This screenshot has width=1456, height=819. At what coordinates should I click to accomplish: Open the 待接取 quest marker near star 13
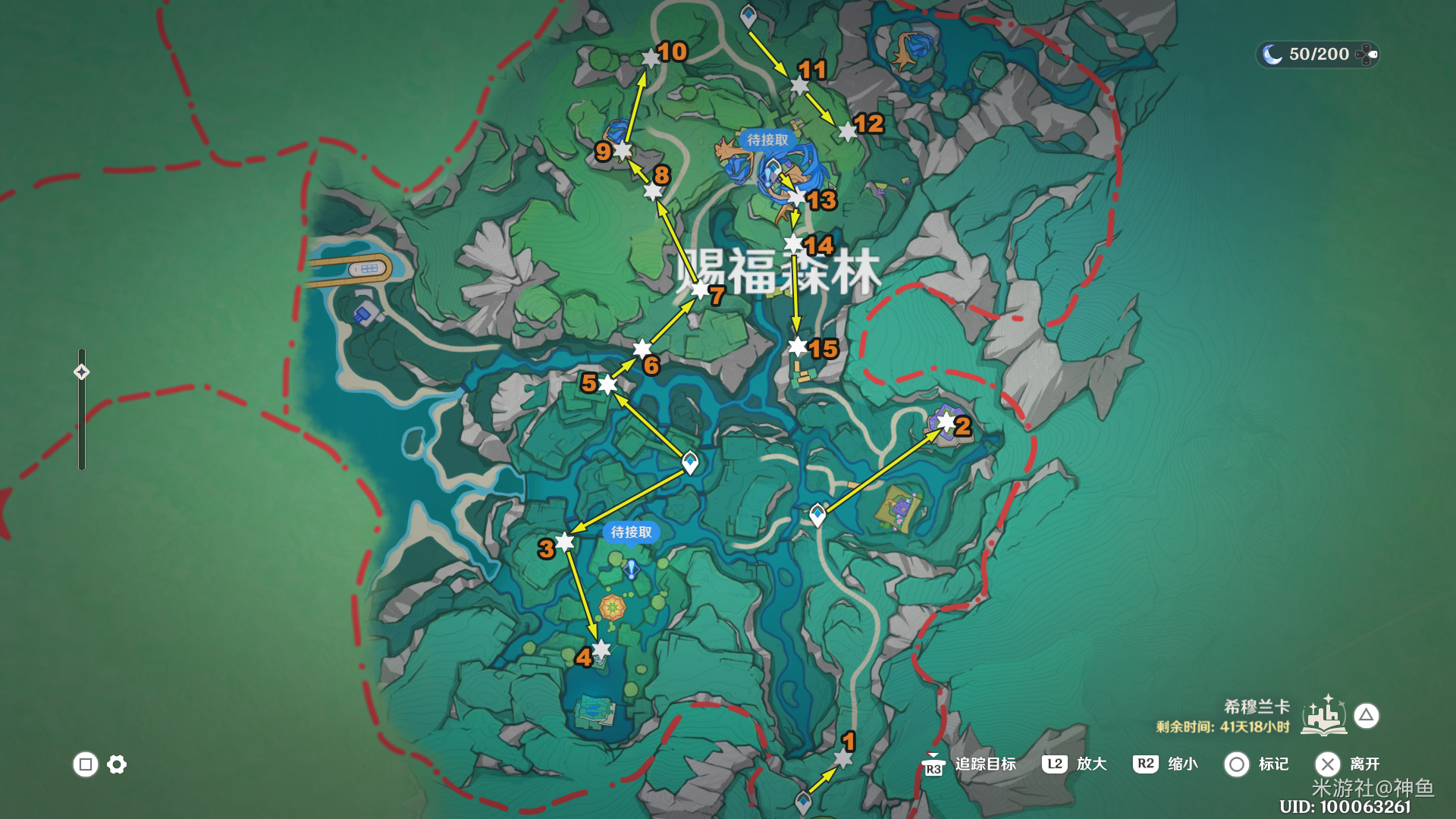pyautogui.click(x=767, y=140)
